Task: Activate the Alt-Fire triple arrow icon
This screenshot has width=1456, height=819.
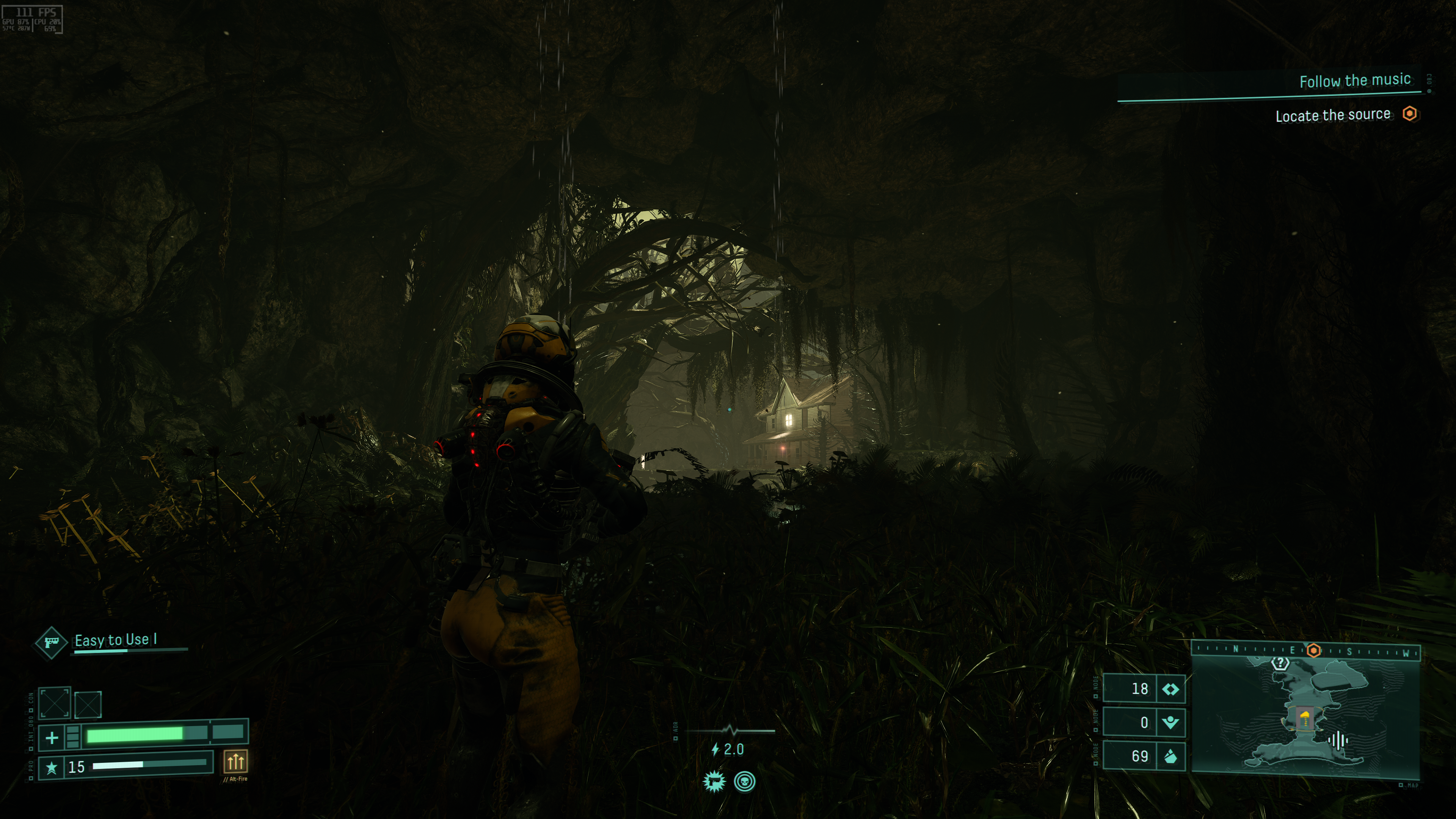Action: (235, 761)
